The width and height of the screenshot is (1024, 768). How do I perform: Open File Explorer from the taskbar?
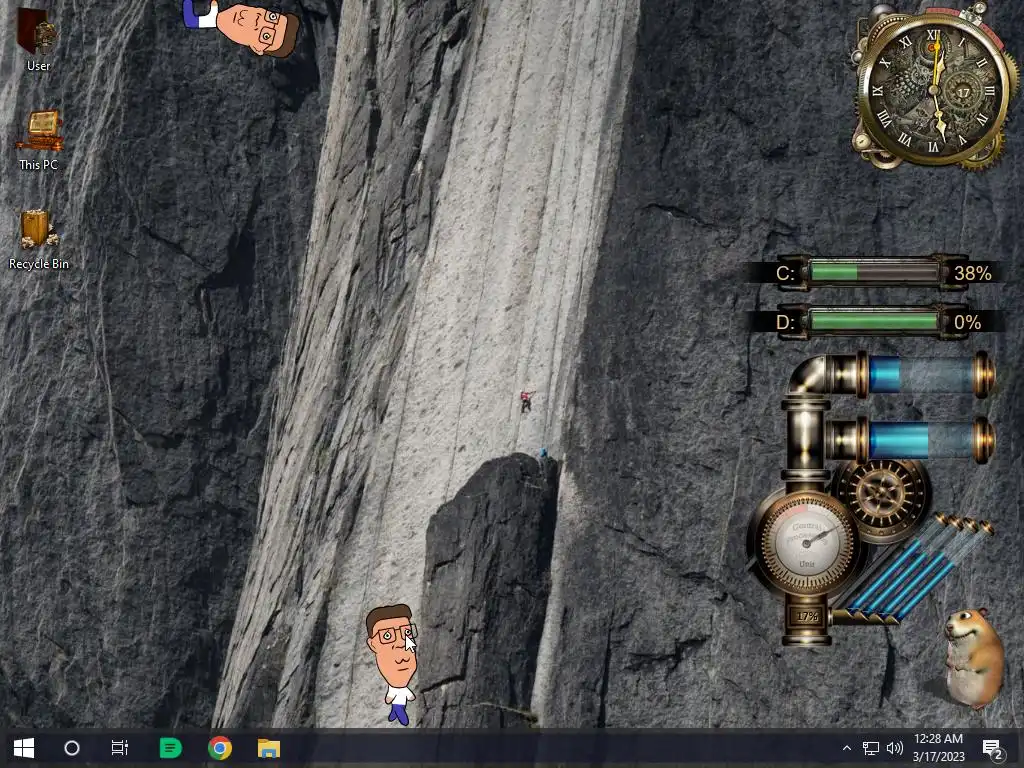(268, 748)
